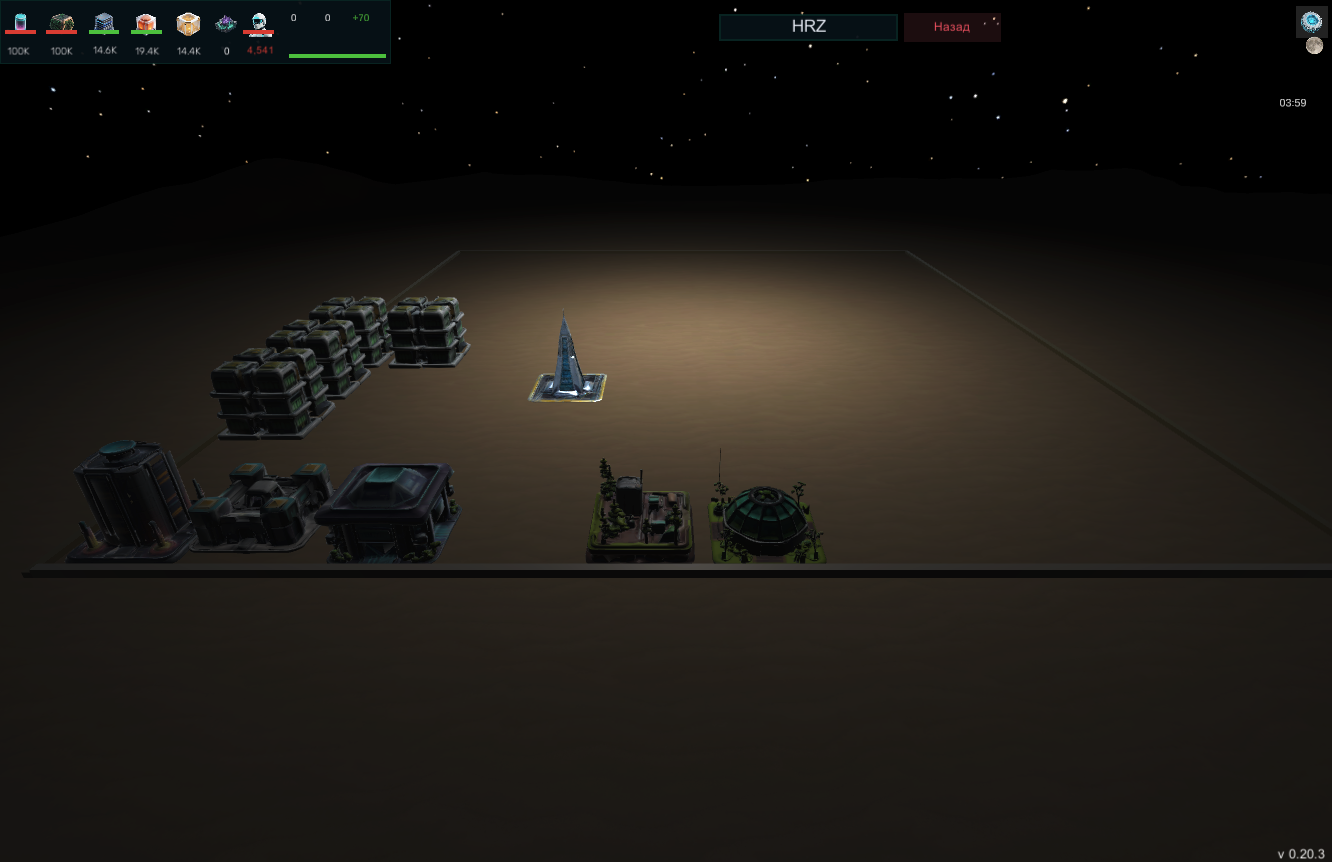Choose the blue building resource icon
This screenshot has width=1332, height=862.
click(104, 24)
